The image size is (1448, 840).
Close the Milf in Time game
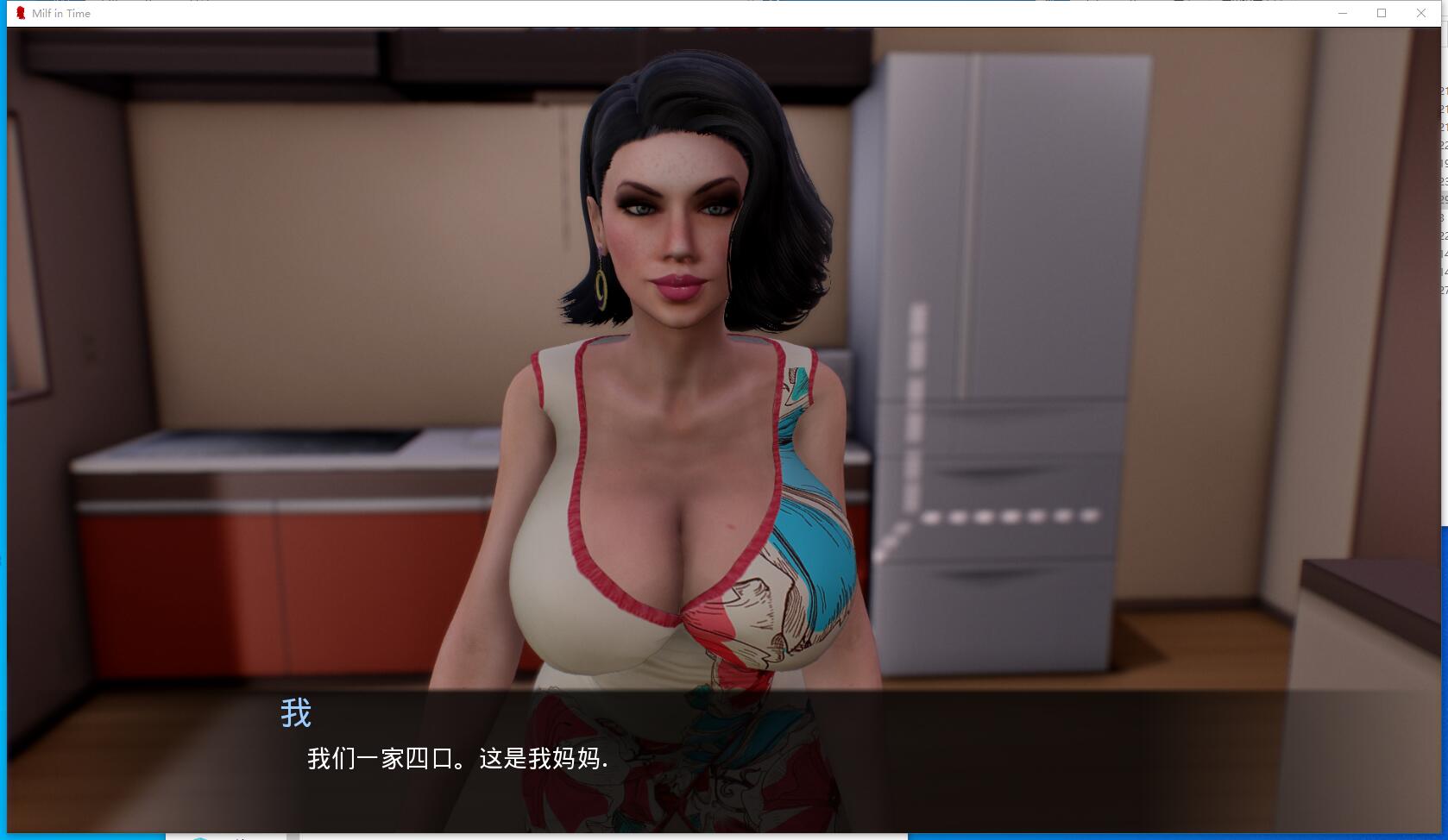(1421, 13)
